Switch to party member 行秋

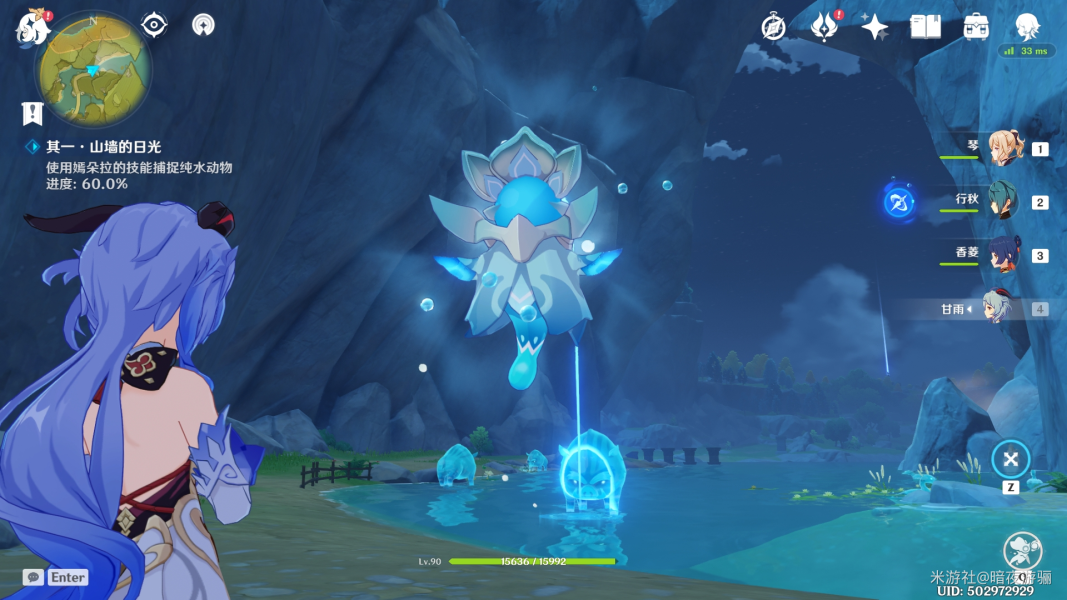pyautogui.click(x=1001, y=201)
